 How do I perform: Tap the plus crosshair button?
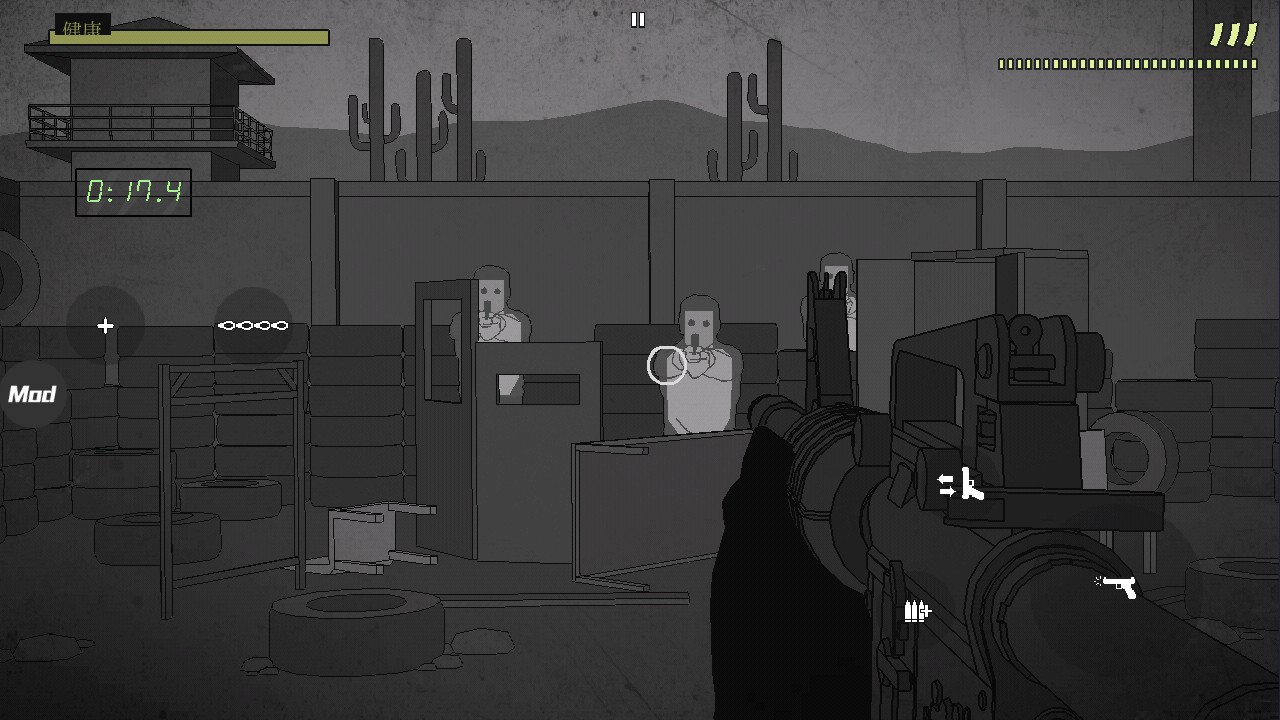click(x=105, y=325)
